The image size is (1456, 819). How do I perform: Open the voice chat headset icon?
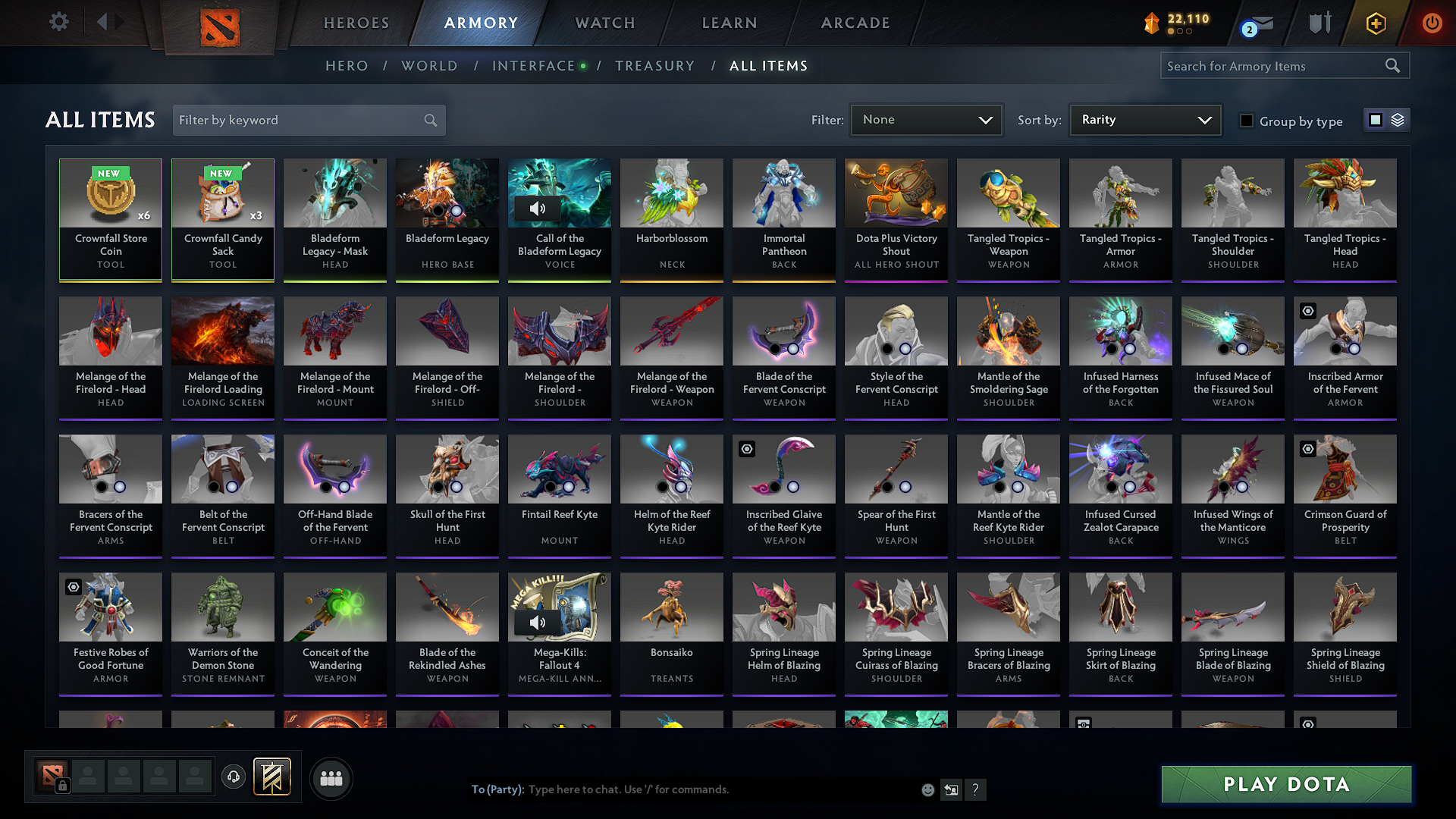[x=234, y=778]
